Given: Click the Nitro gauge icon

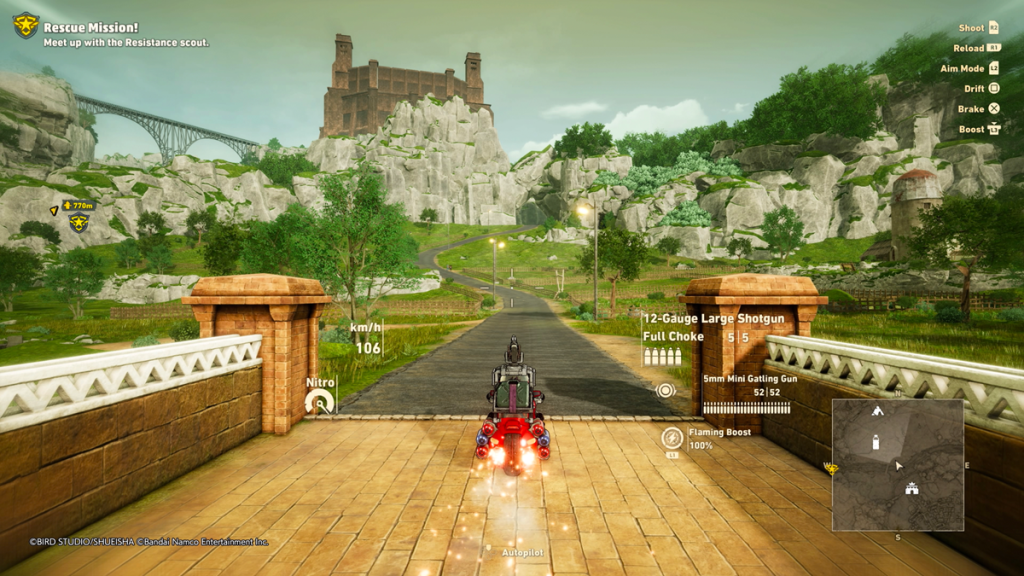Looking at the screenshot, I should pyautogui.click(x=320, y=402).
